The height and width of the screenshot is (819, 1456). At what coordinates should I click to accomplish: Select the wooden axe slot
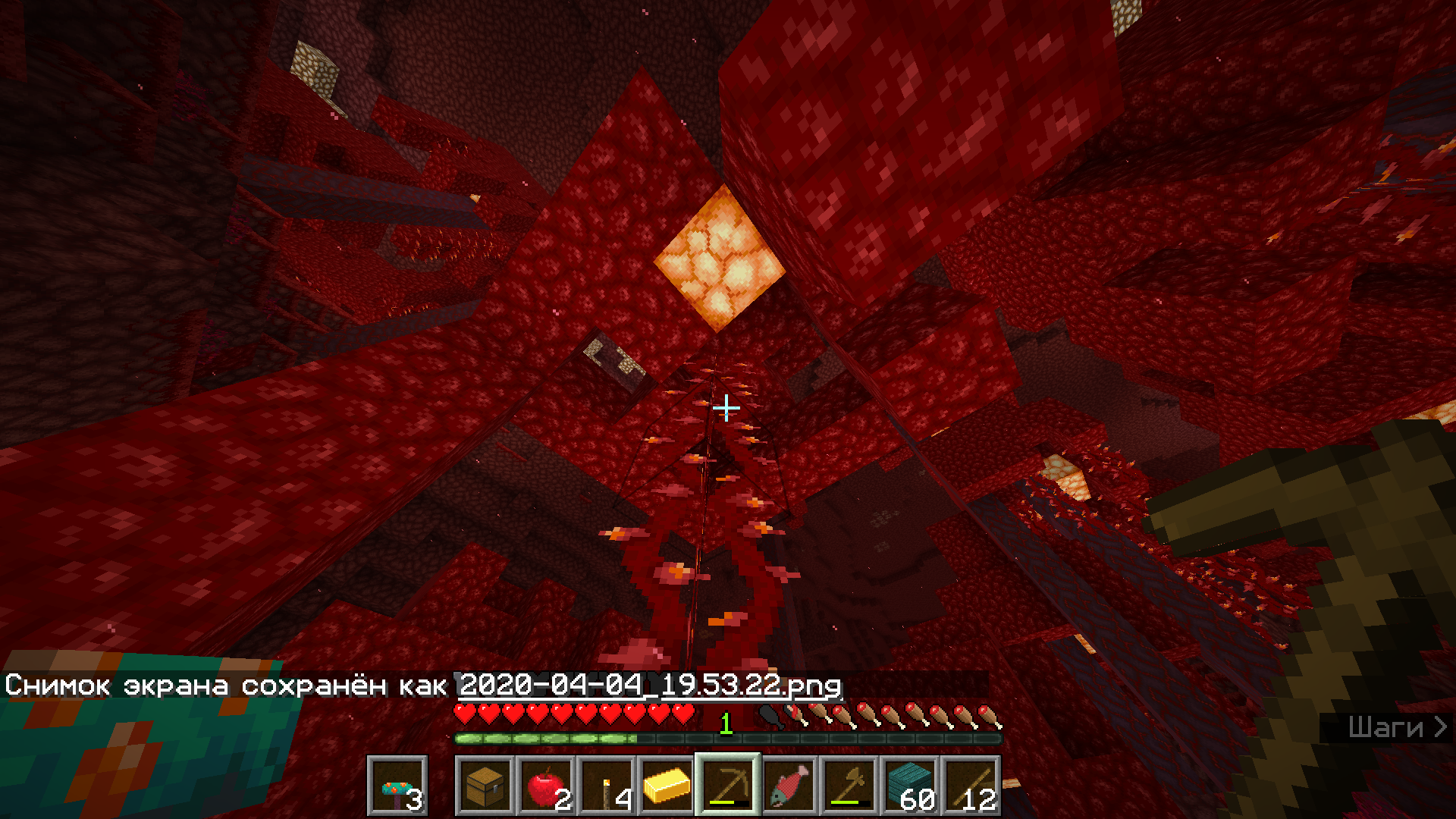click(x=849, y=786)
